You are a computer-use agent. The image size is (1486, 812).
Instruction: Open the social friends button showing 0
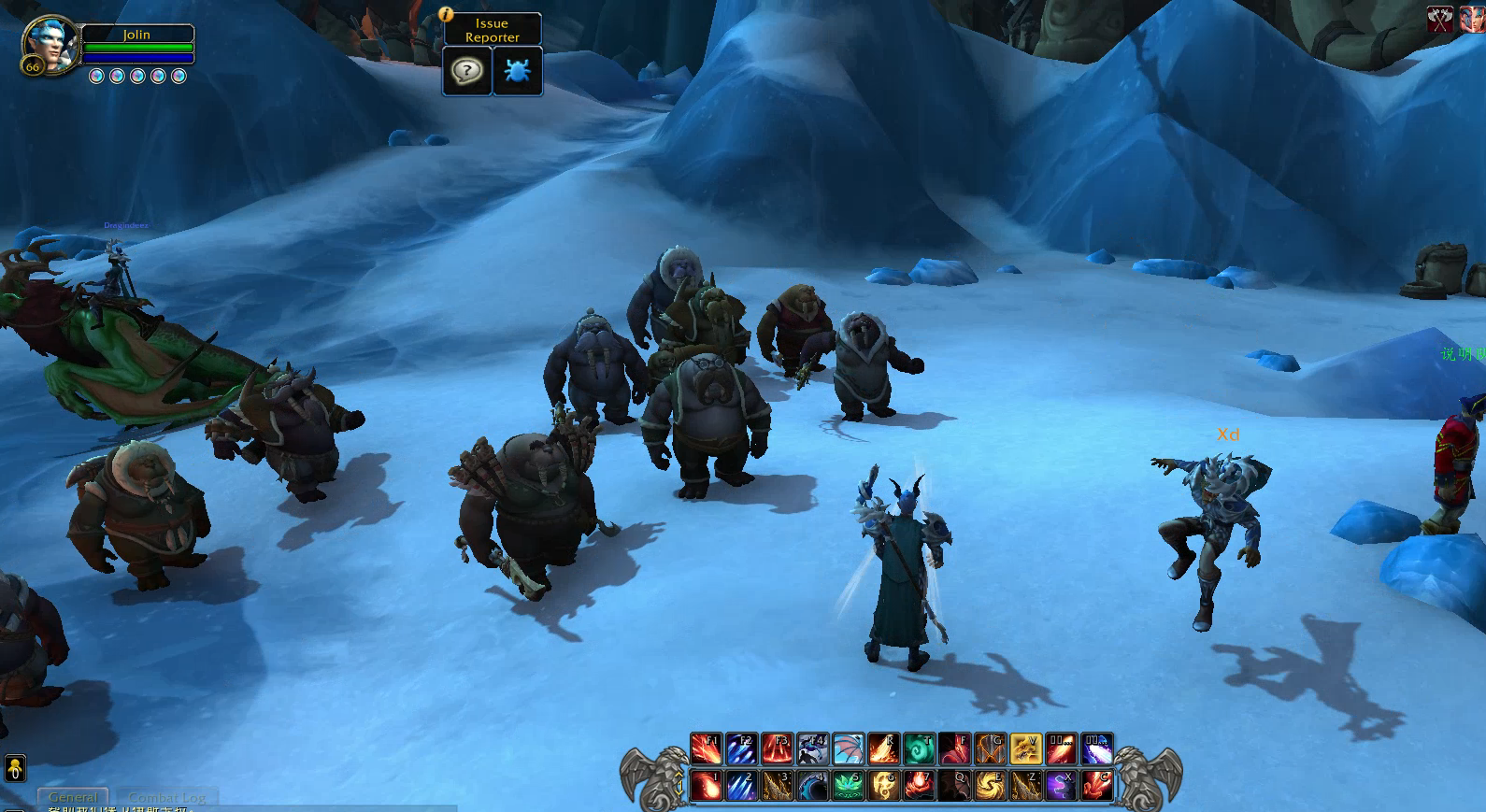point(14,768)
